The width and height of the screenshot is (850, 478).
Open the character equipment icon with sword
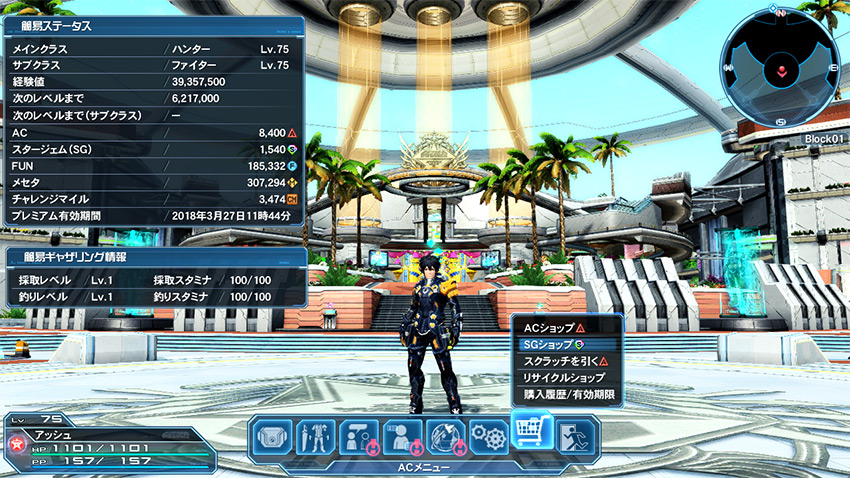click(x=314, y=437)
